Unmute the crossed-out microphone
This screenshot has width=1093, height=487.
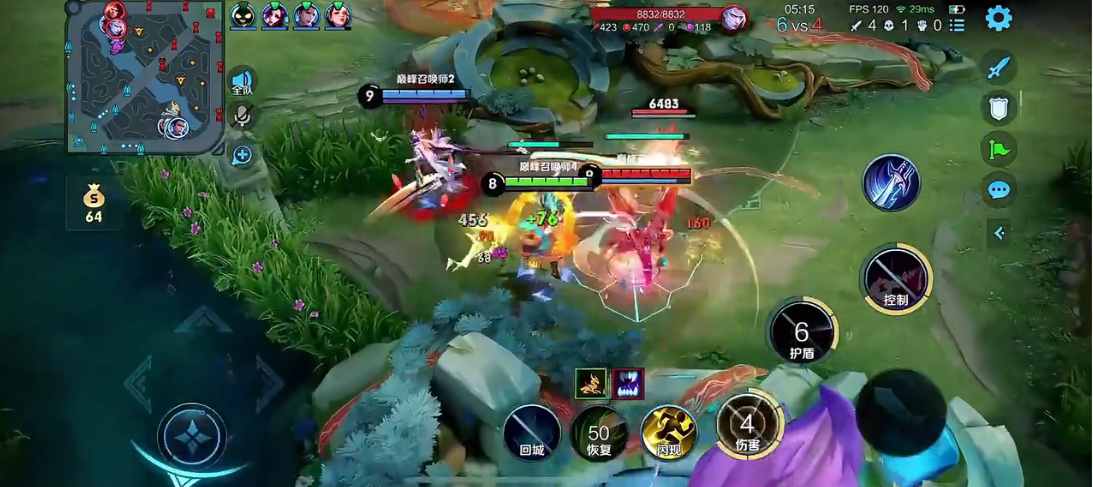[242, 117]
